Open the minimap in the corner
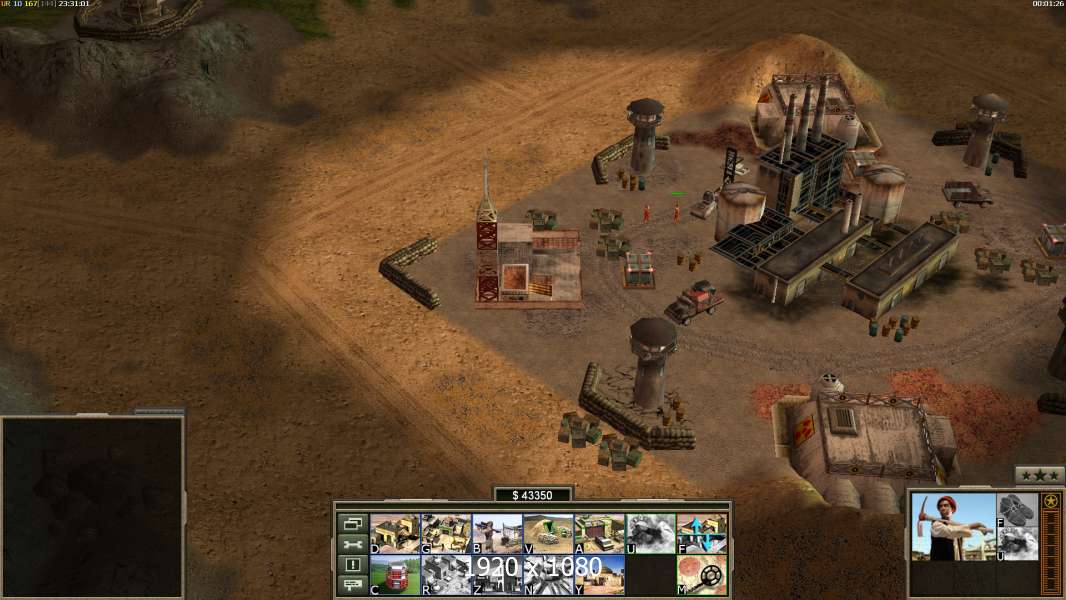 pos(92,506)
